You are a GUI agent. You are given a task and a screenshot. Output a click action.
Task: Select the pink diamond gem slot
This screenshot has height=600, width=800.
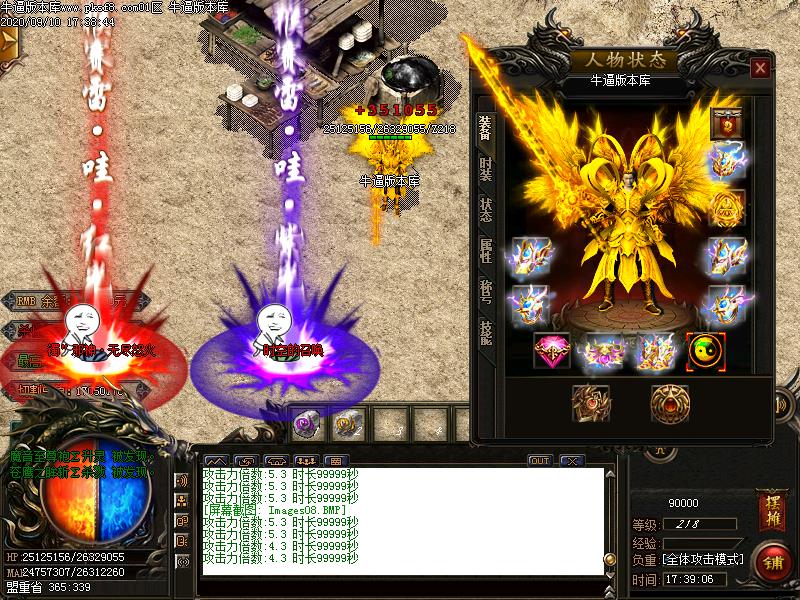pos(552,351)
